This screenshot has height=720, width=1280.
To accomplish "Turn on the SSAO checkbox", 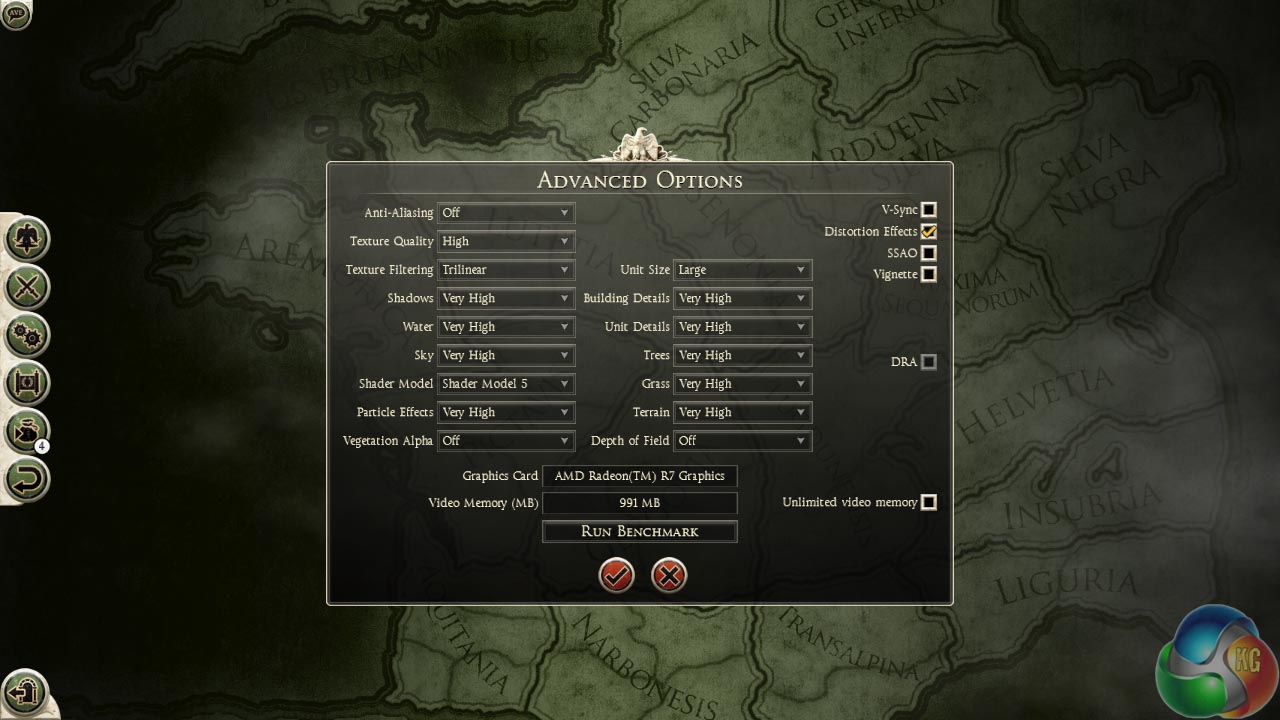I will pos(929,254).
